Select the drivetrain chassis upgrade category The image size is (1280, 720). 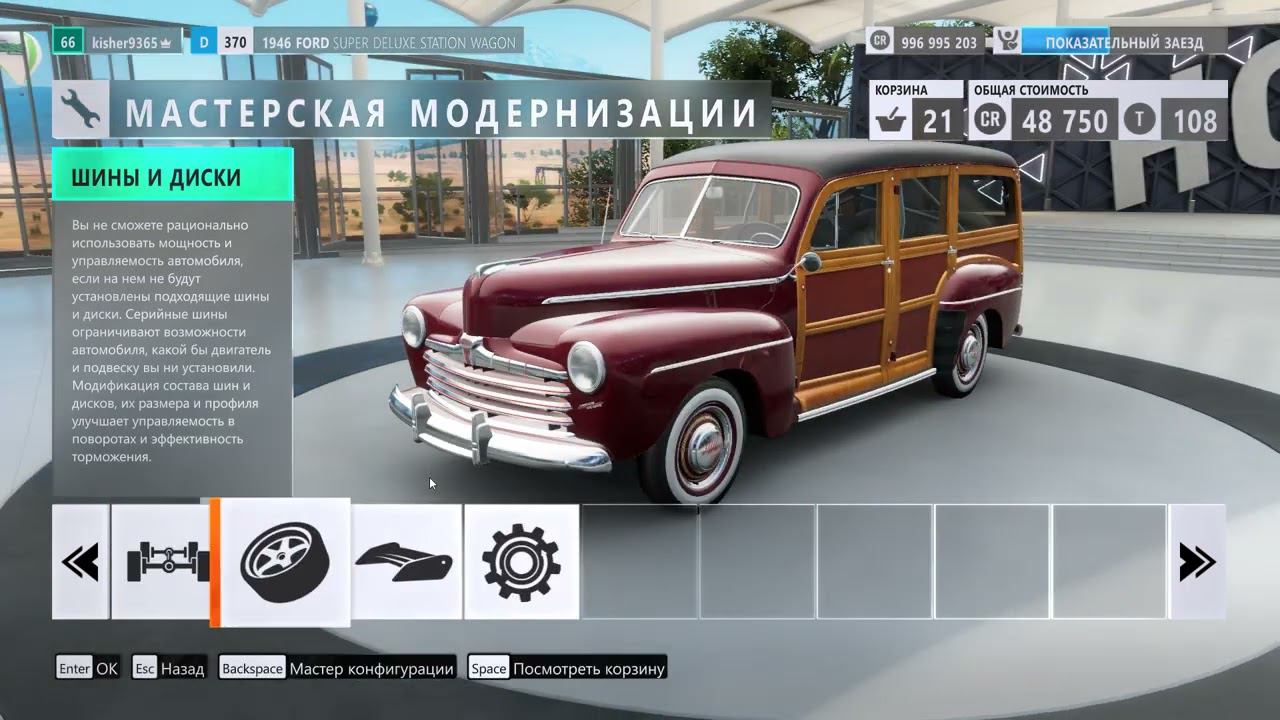[160, 561]
